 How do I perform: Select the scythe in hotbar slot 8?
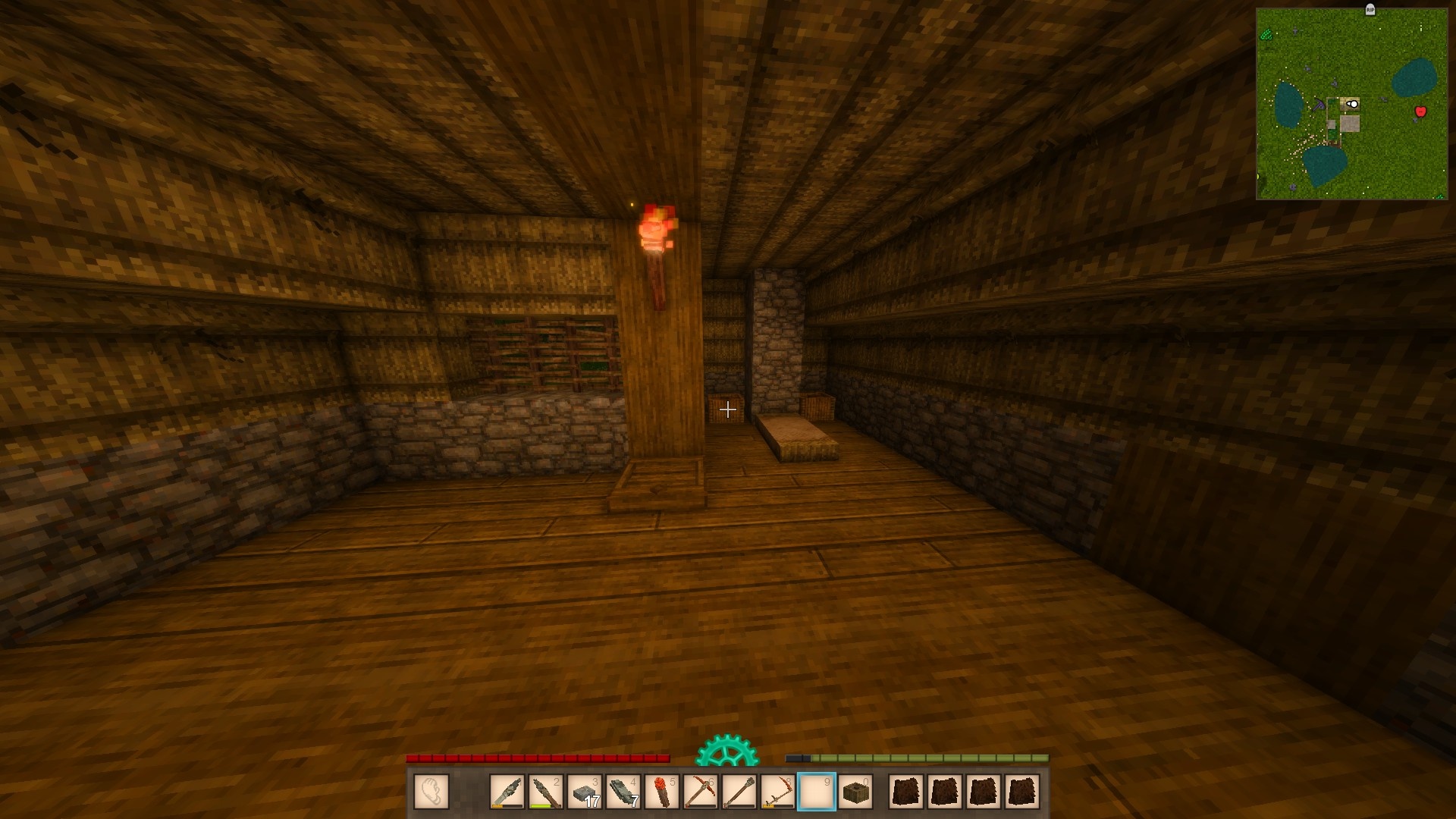coord(778,792)
